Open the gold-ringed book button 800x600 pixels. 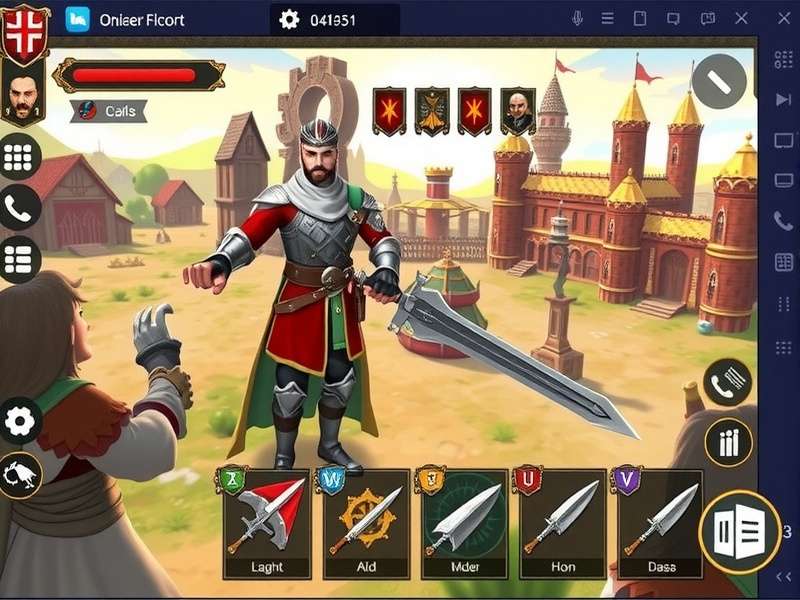tap(740, 531)
